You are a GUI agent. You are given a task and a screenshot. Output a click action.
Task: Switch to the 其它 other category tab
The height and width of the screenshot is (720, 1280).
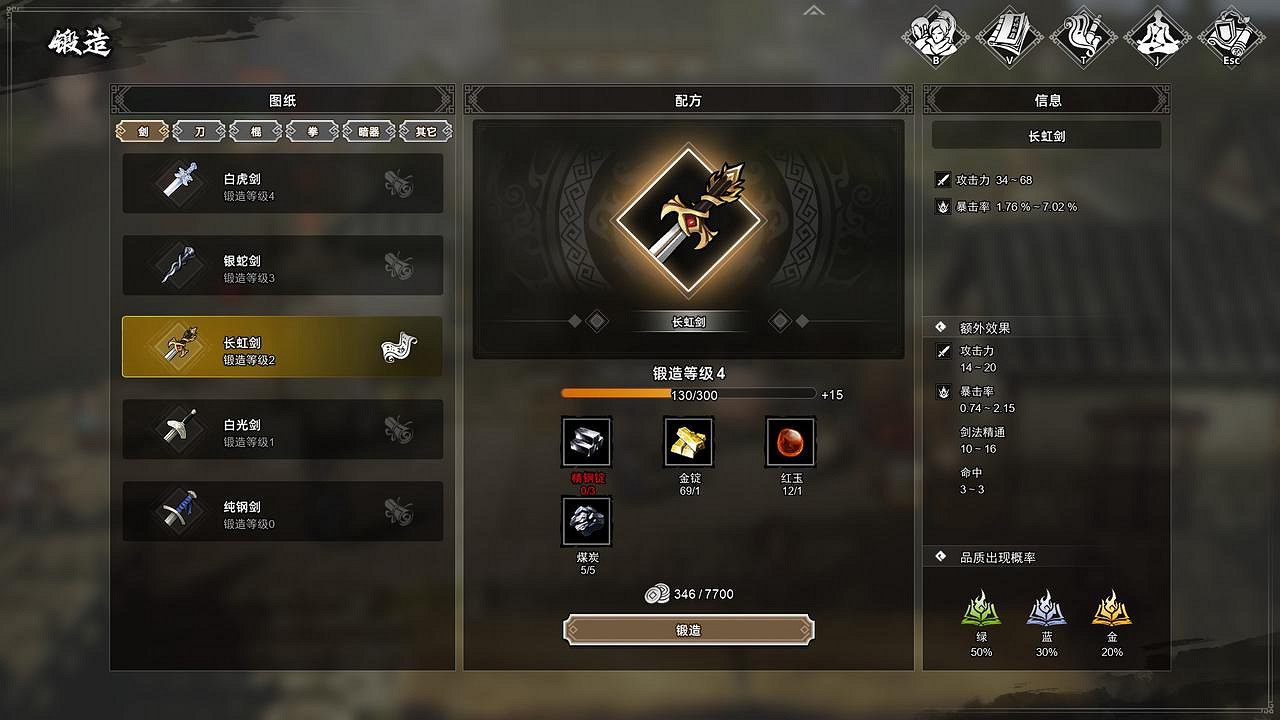426,130
